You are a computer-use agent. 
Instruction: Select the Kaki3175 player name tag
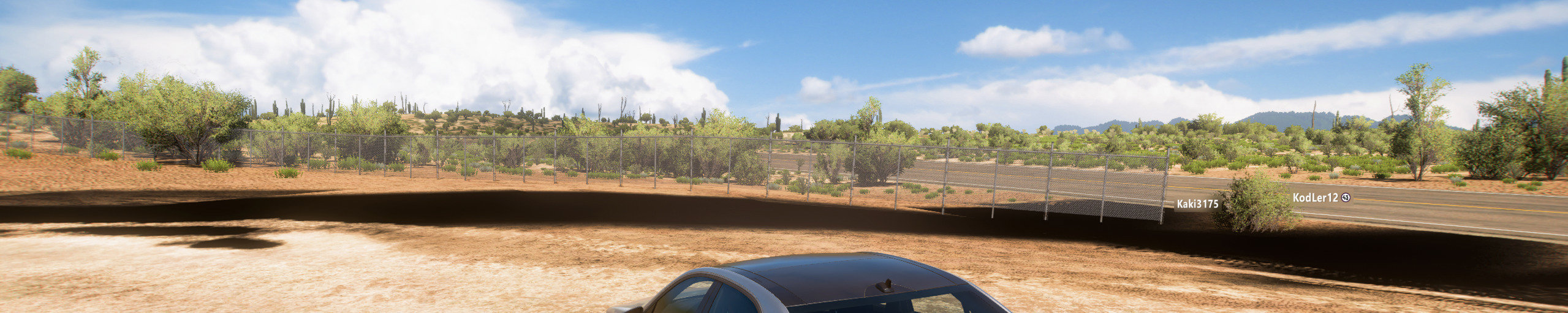tap(1197, 204)
